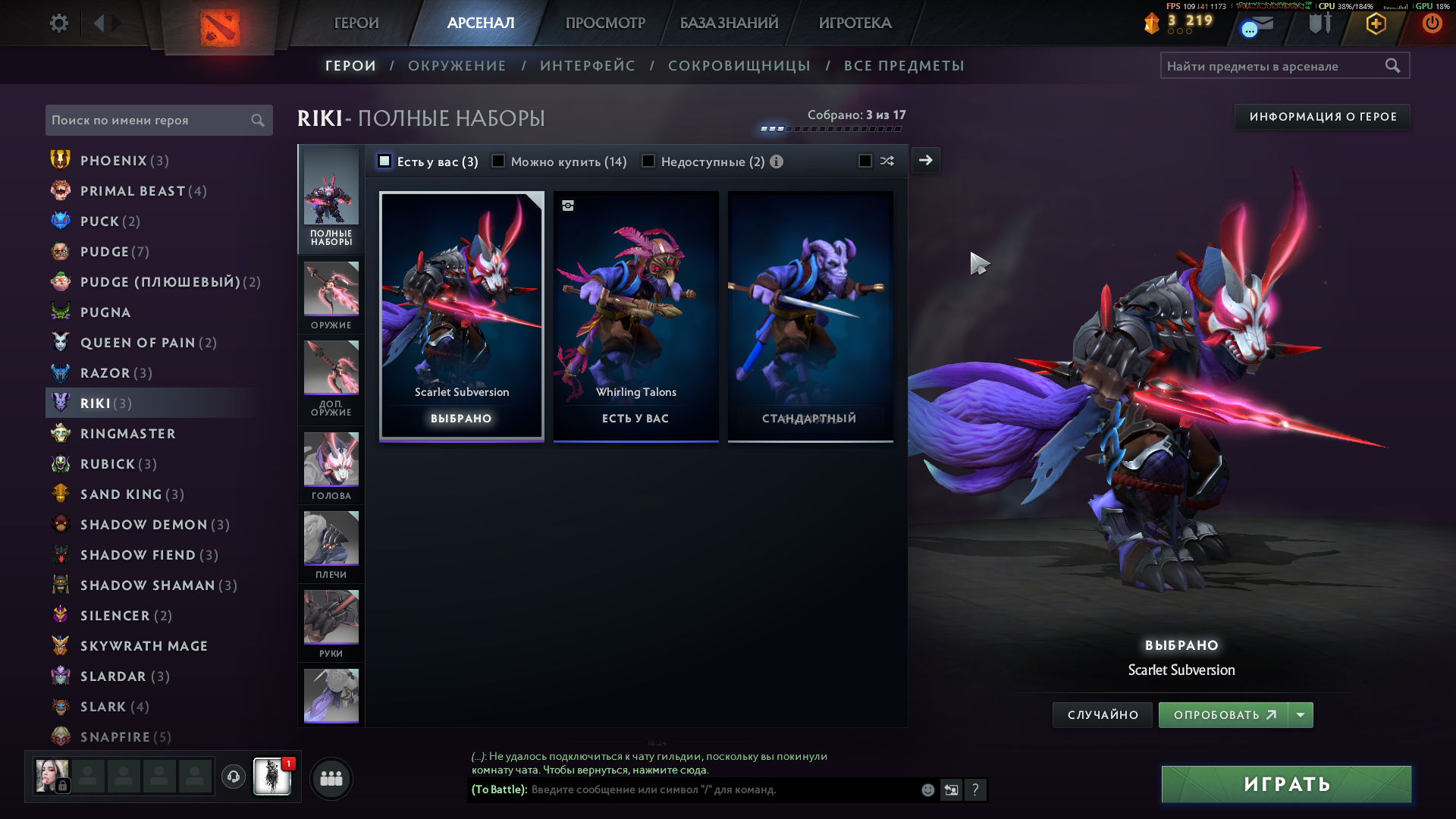The image size is (1456, 819).
Task: Choose the standard Riki set card
Action: point(810,315)
